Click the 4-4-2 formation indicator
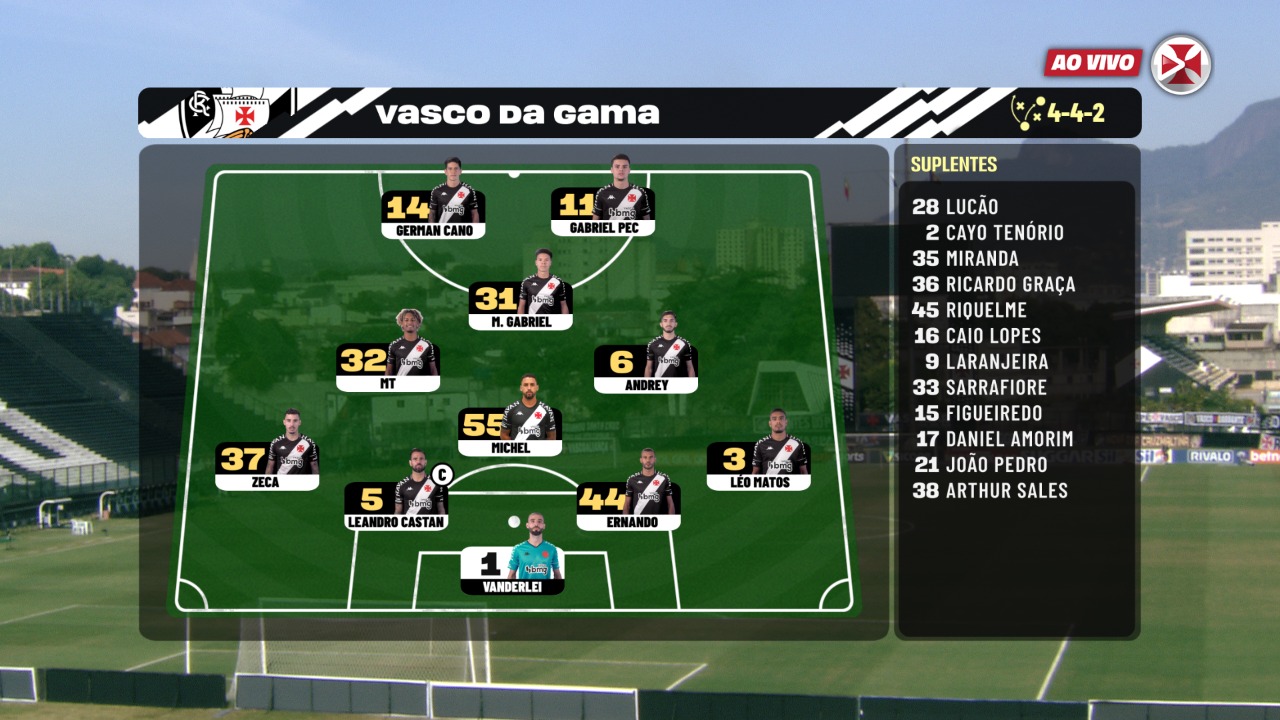Viewport: 1280px width, 720px height. [1060, 112]
